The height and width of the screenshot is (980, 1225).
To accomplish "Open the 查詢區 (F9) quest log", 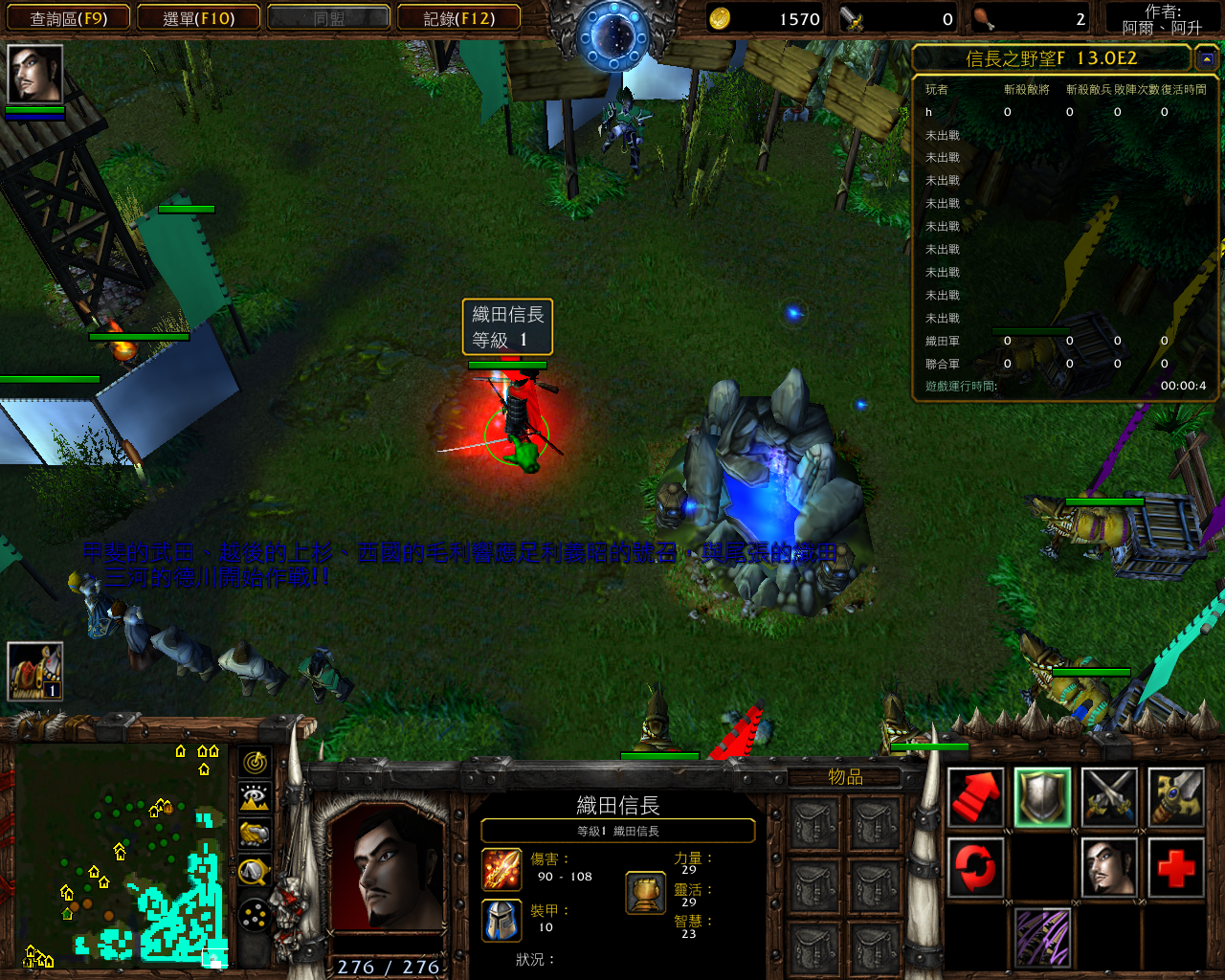I will [68, 18].
